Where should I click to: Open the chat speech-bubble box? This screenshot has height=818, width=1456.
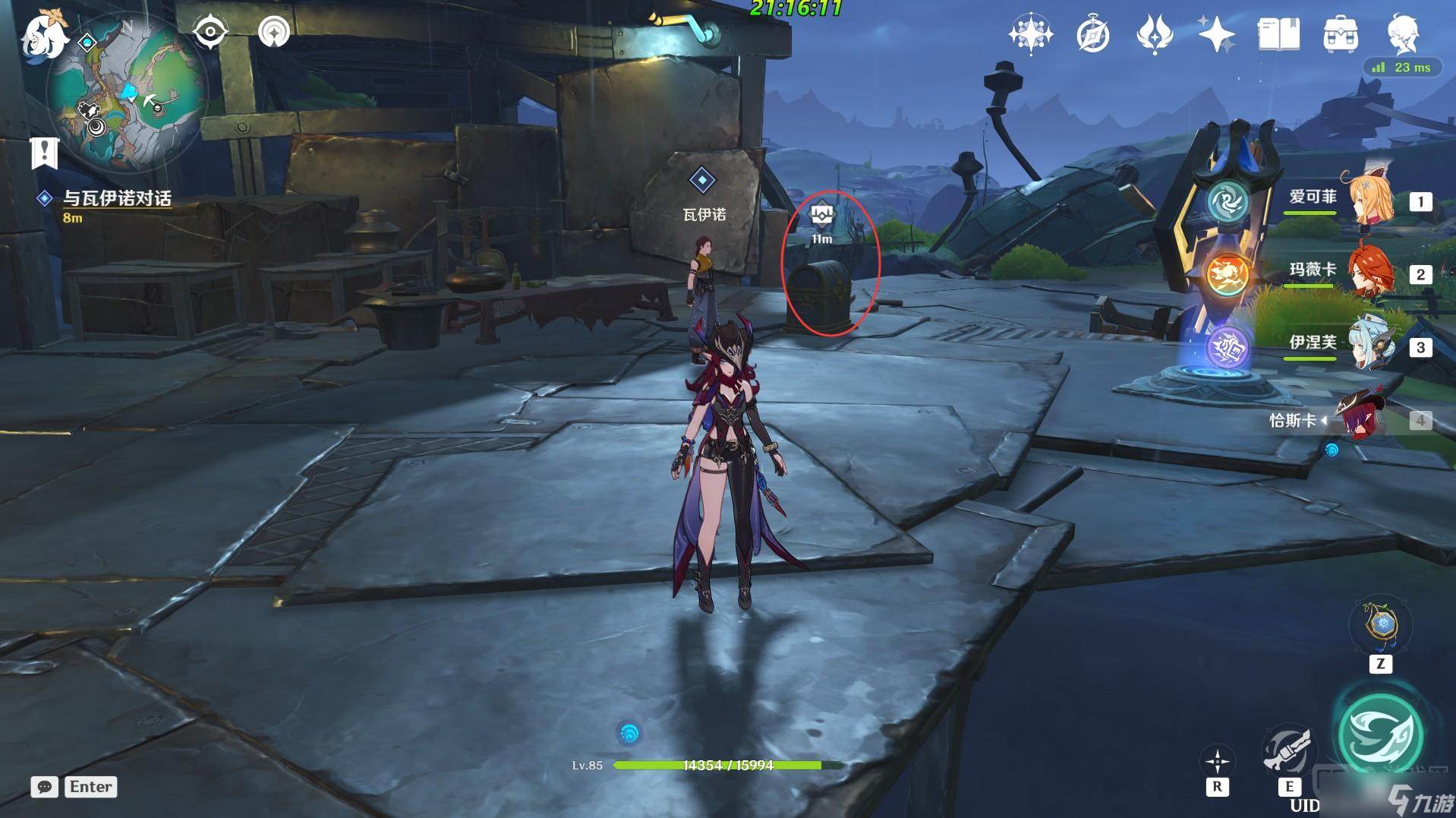click(45, 787)
